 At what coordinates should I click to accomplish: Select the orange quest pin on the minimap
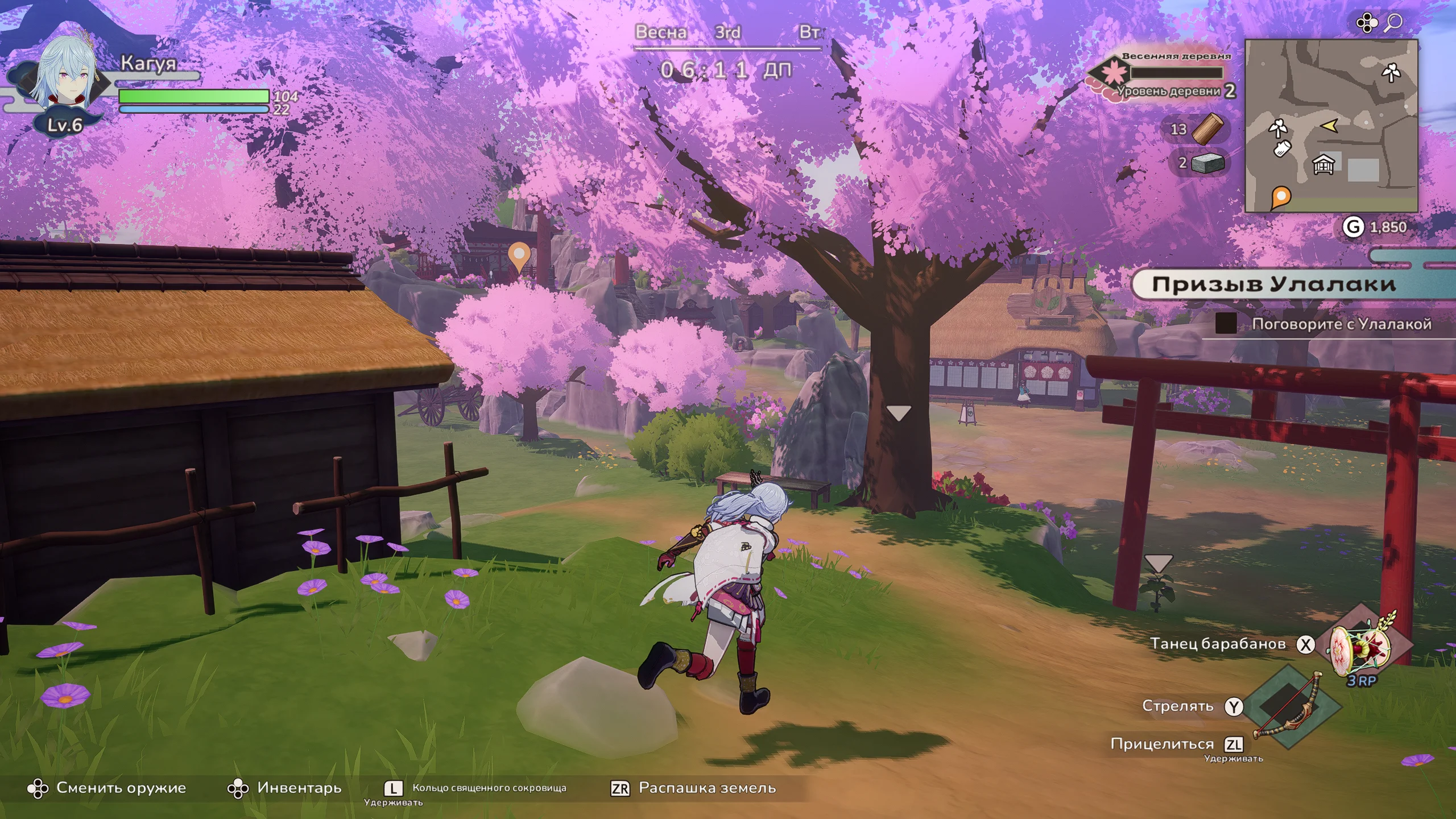(x=1280, y=197)
